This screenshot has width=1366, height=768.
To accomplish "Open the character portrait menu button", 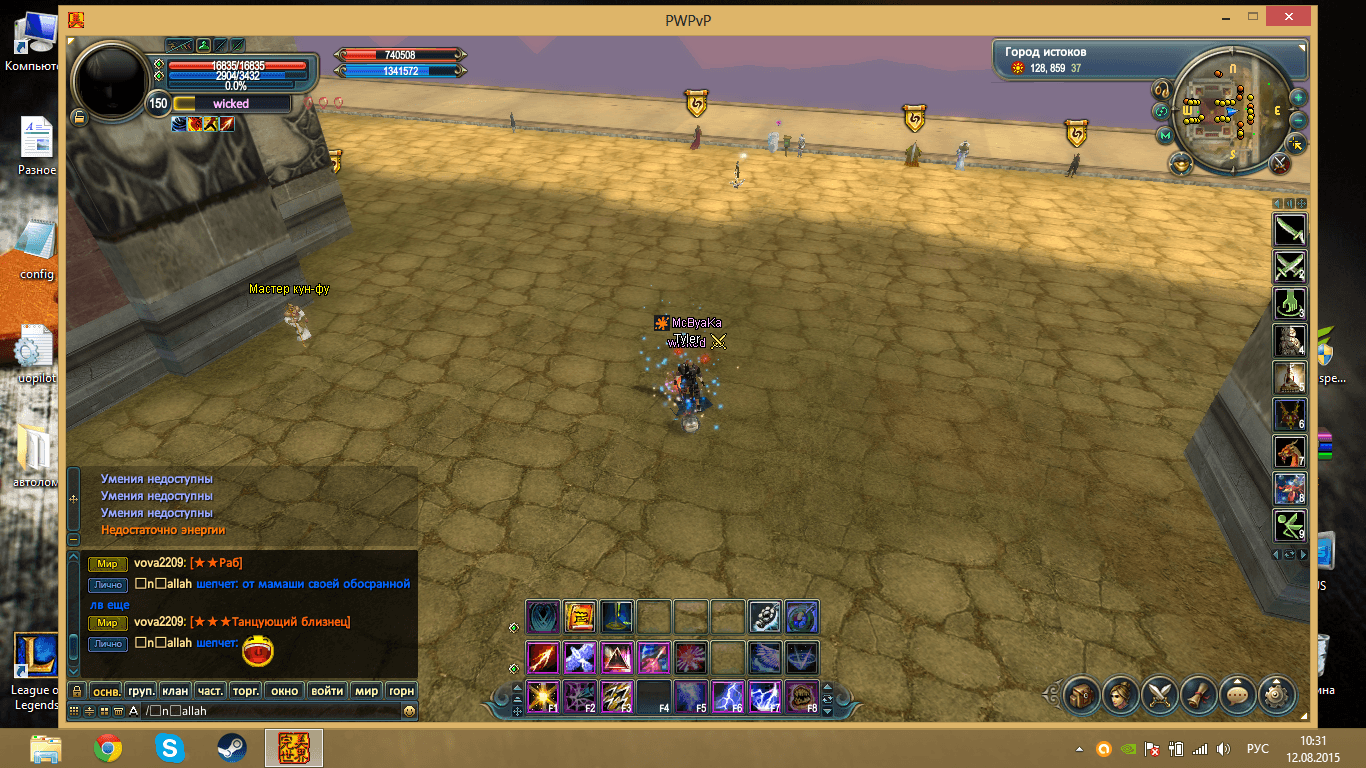I will click(x=1120, y=692).
